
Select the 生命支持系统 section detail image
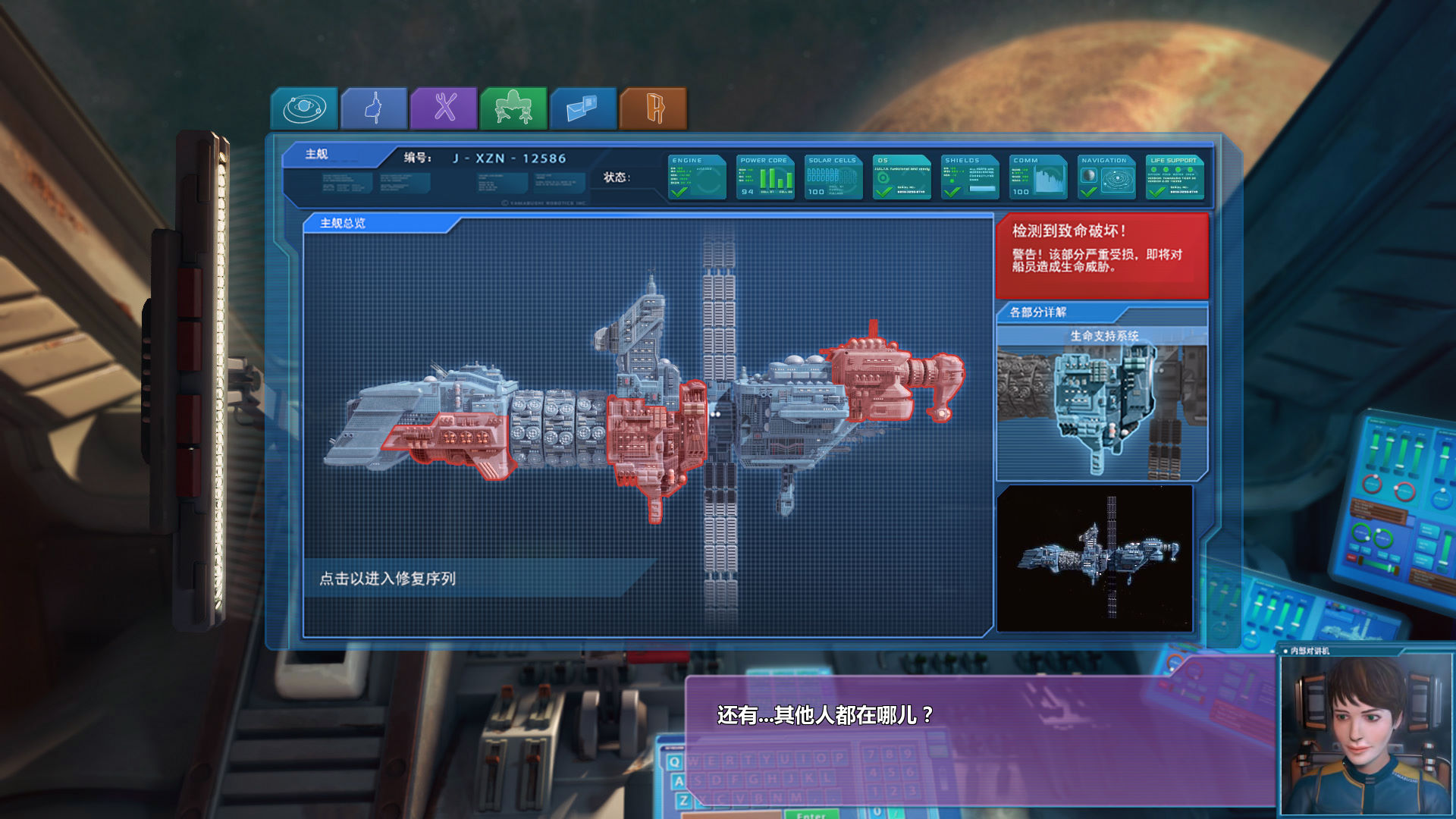tap(1101, 406)
